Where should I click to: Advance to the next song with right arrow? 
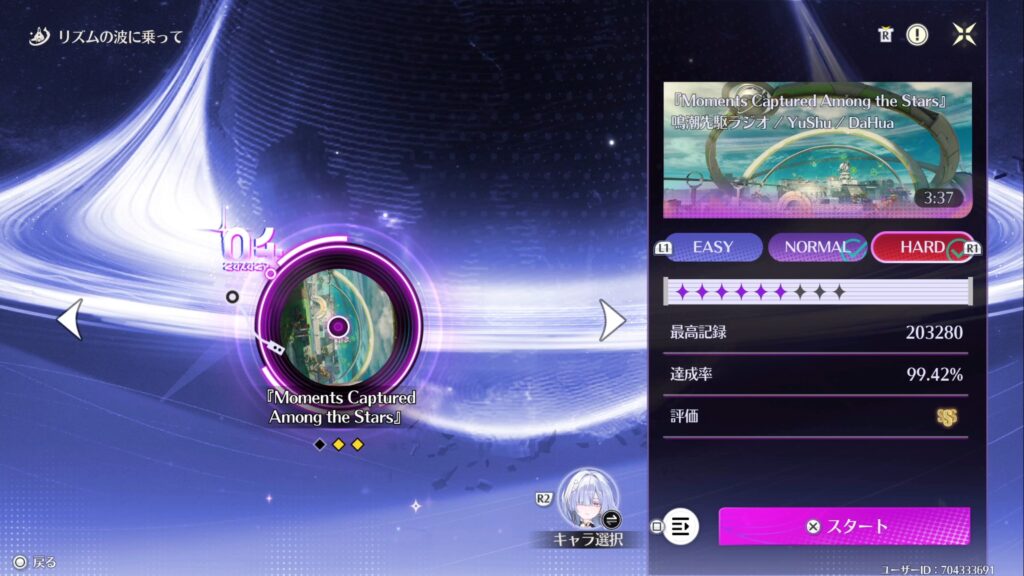[x=612, y=319]
